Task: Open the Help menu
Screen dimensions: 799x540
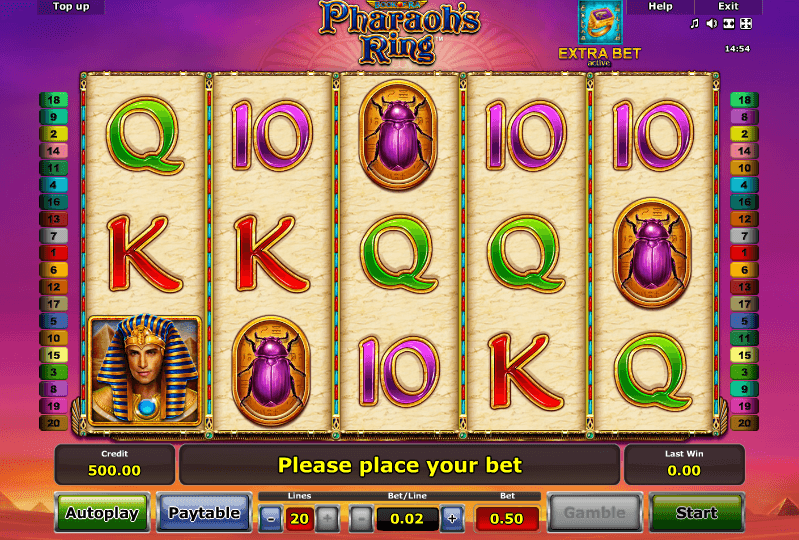Action: [x=660, y=7]
